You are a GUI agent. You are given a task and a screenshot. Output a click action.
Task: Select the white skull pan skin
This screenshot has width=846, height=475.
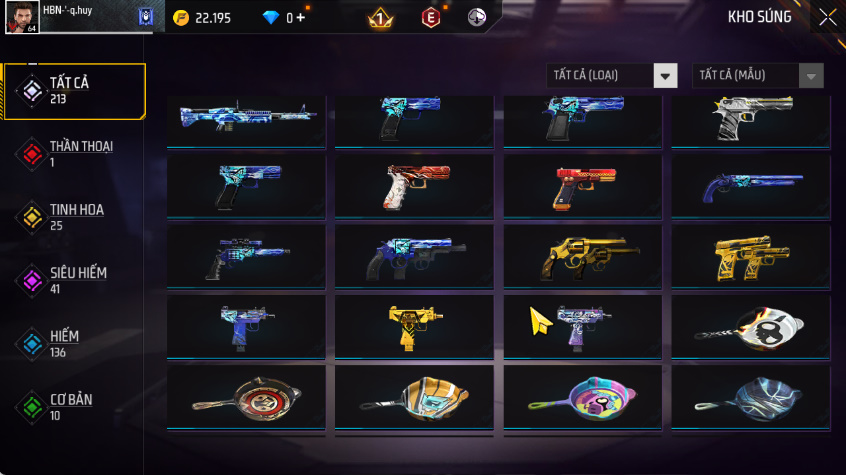pyautogui.click(x=750, y=325)
